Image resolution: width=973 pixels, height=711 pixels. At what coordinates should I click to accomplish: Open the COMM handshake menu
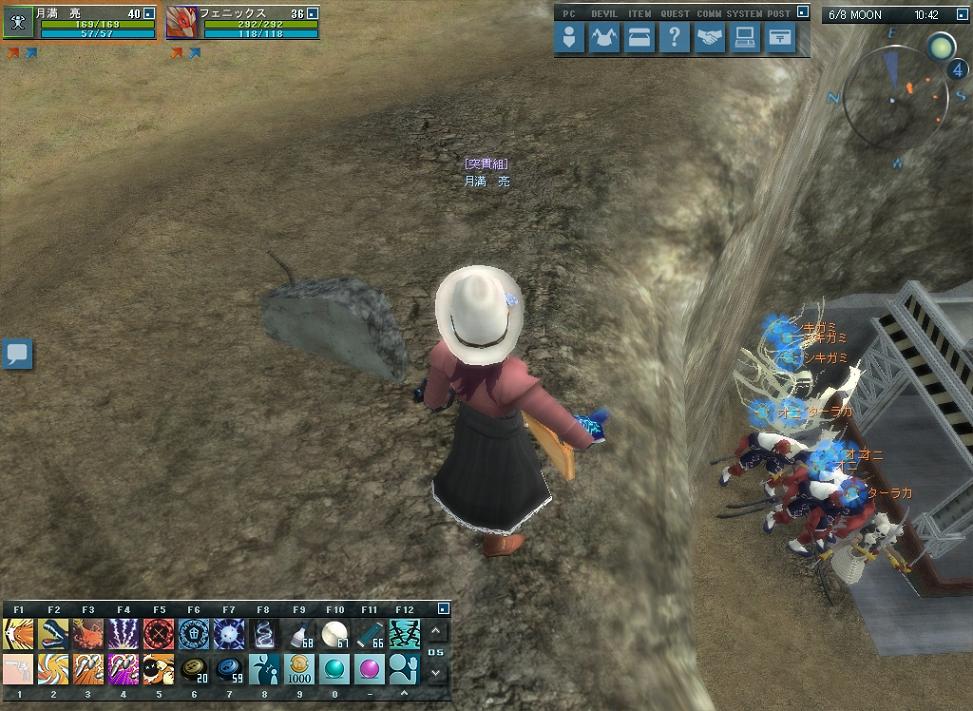[710, 38]
